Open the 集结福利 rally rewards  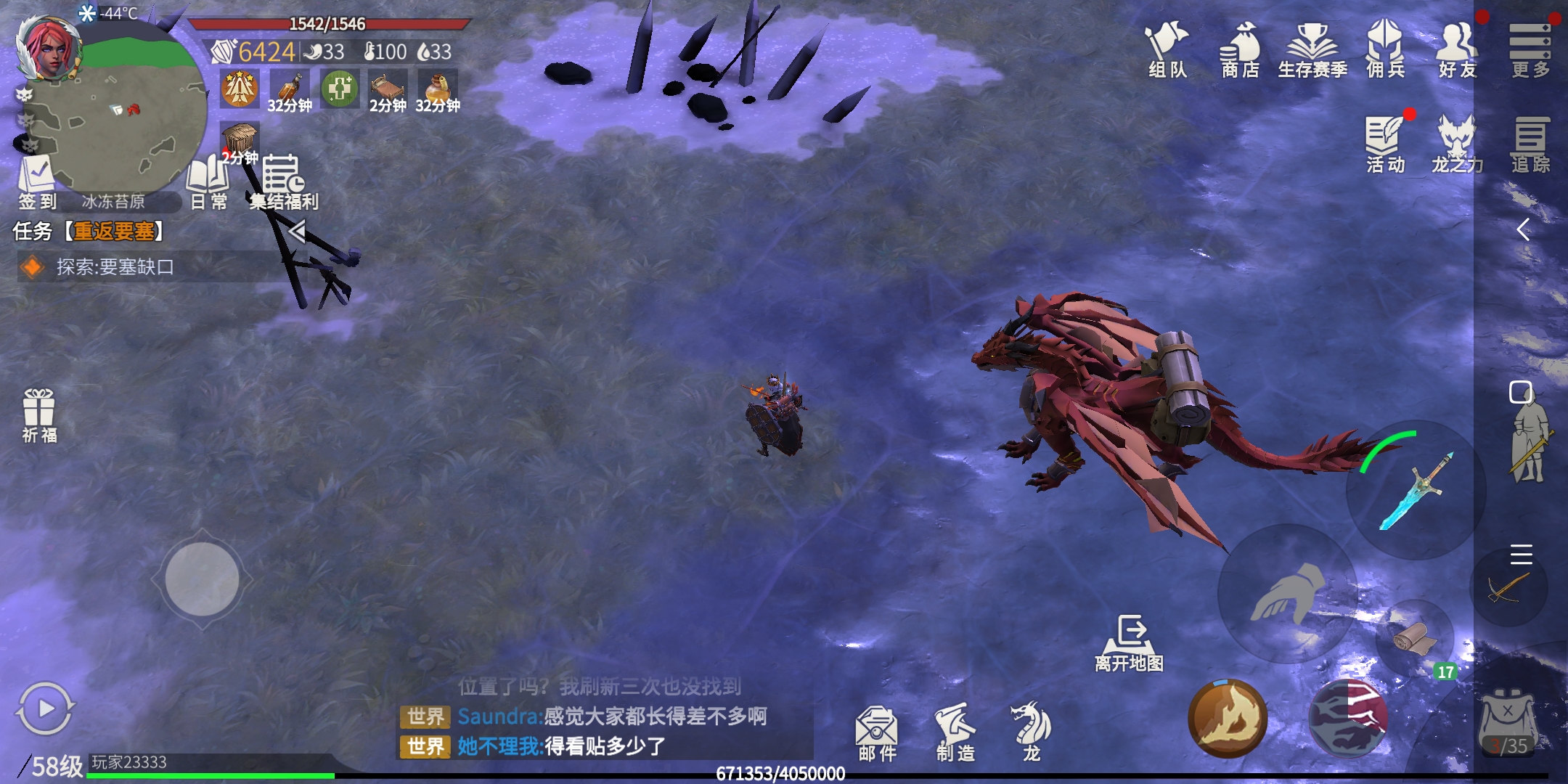(284, 181)
